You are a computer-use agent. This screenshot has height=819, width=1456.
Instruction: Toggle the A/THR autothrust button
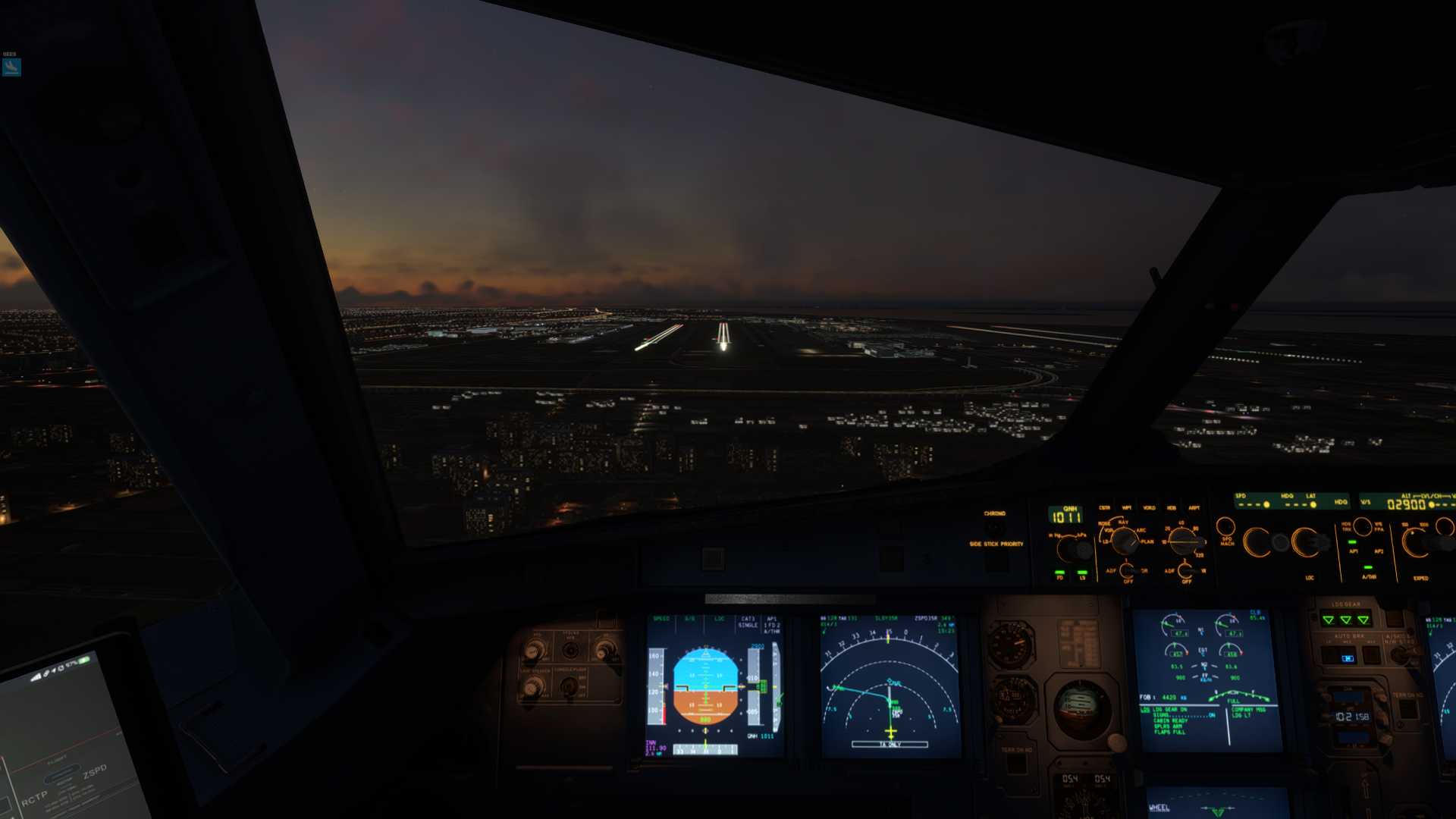[1368, 569]
